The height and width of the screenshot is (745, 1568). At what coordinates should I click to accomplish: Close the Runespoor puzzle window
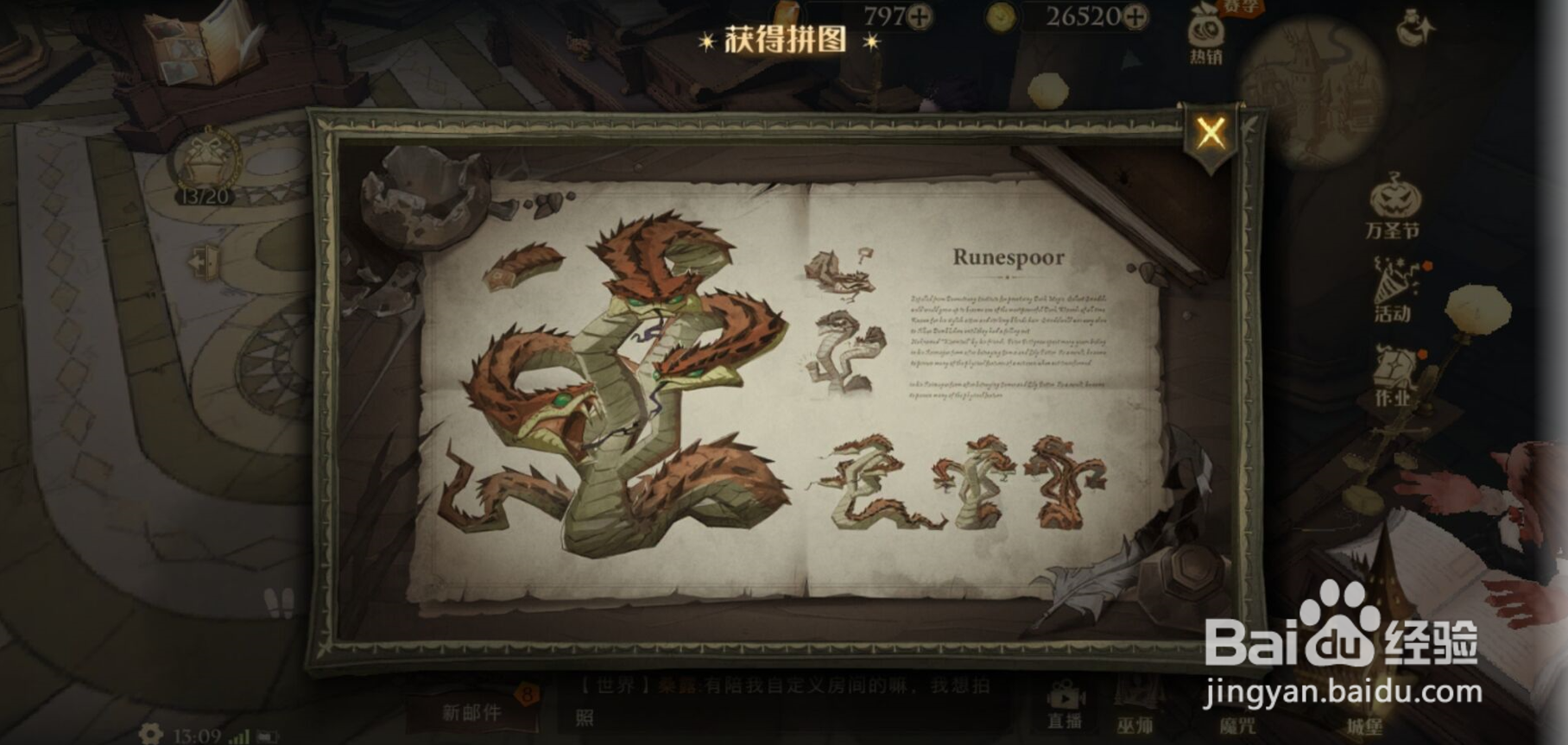[1212, 132]
